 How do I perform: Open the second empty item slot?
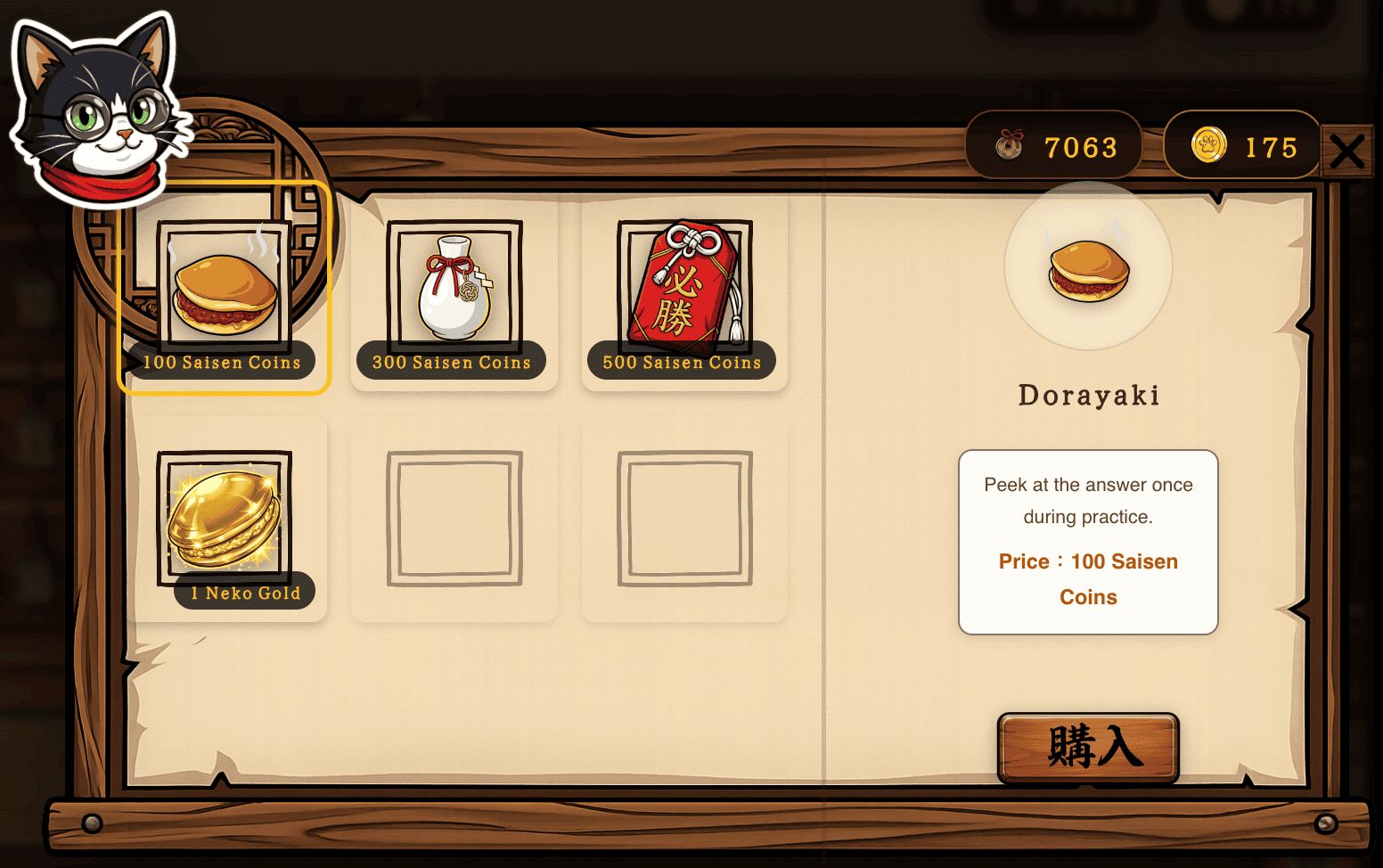[x=684, y=517]
